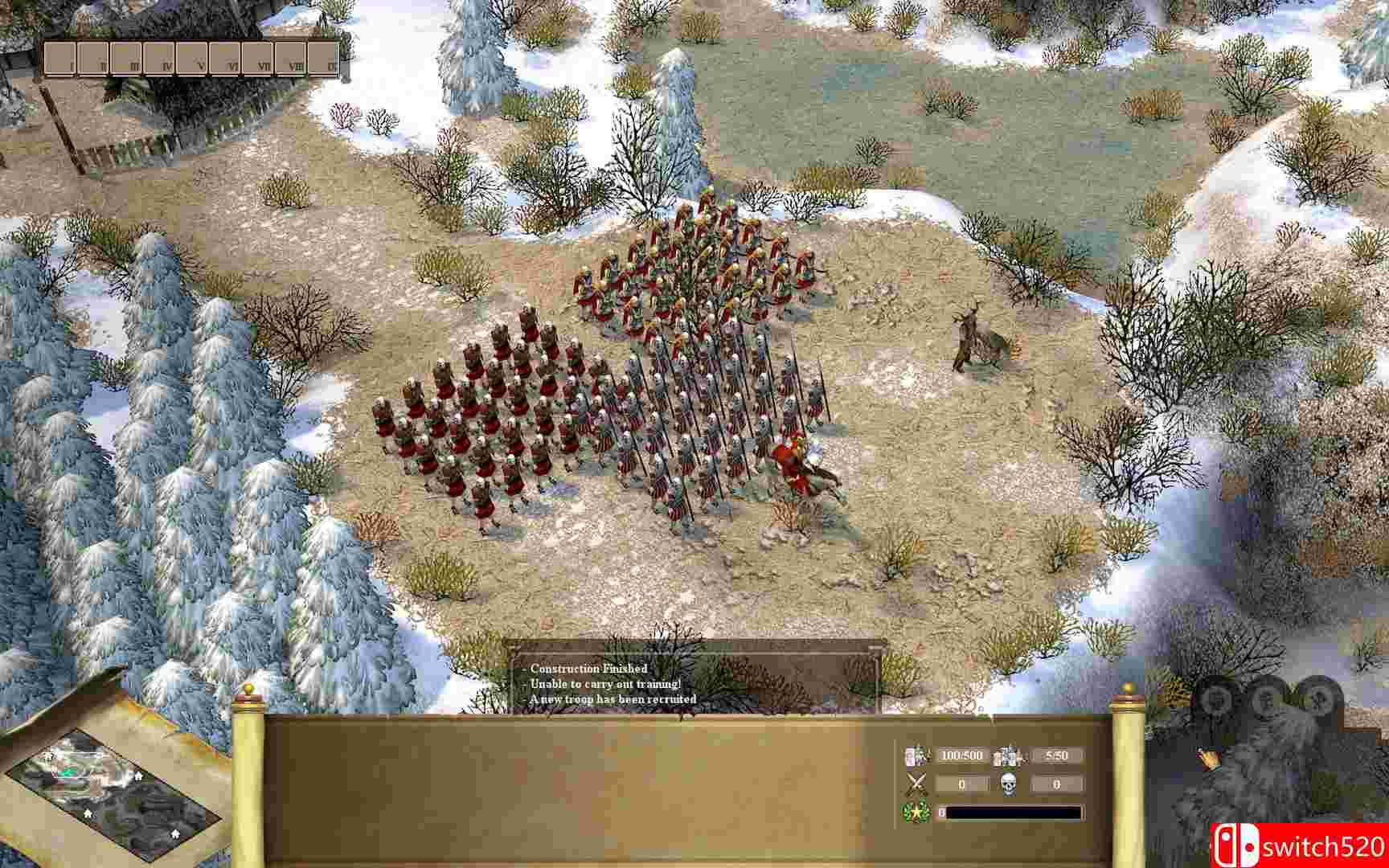
Task: Click the skull casualties counter icon
Action: tap(1010, 784)
